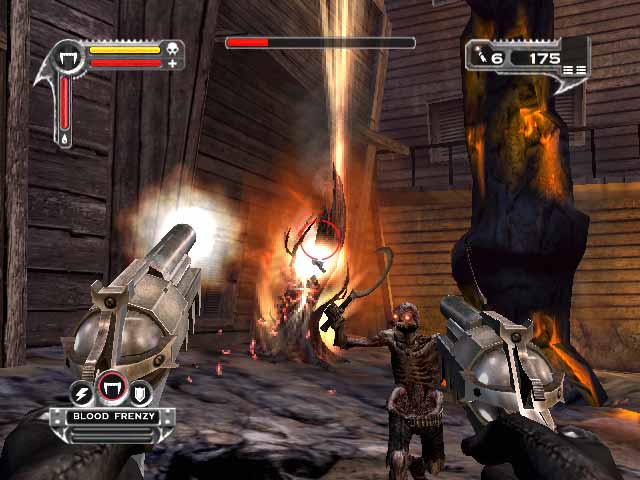Click the vampire fangs emblem by the health bars
Screen dimensions: 640x480
(70, 56)
